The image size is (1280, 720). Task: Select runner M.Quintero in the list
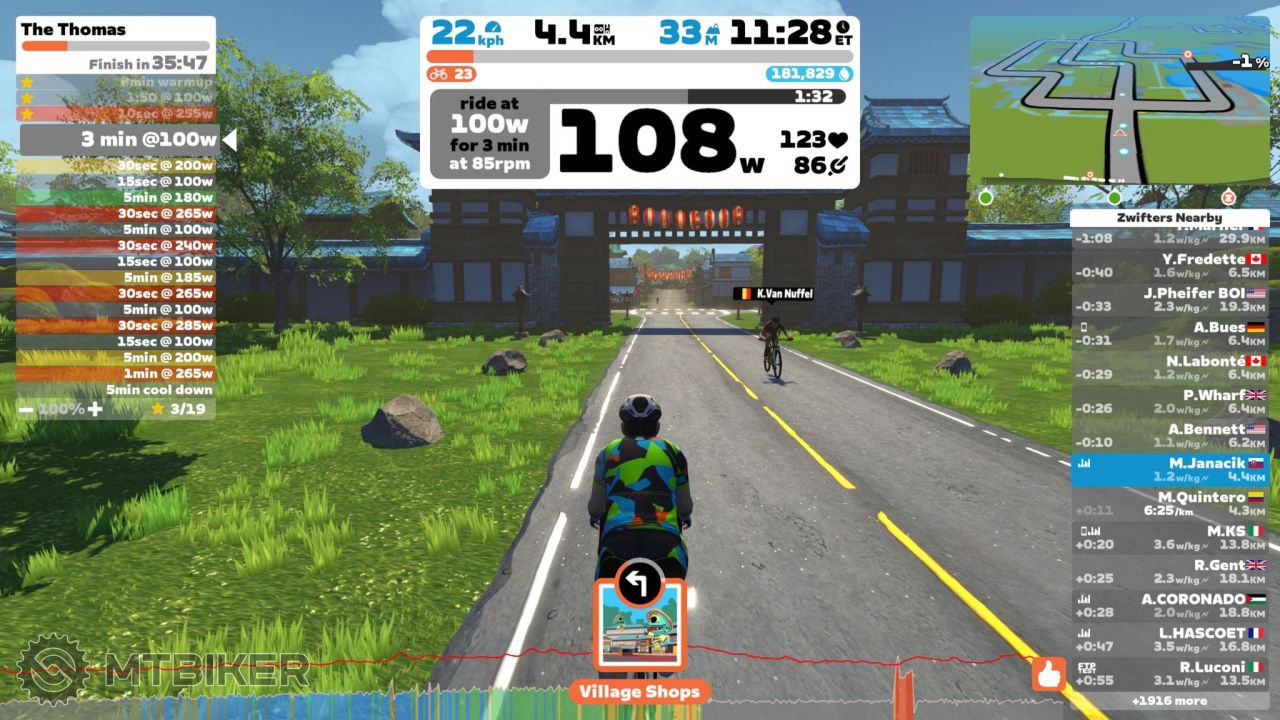click(x=1169, y=503)
